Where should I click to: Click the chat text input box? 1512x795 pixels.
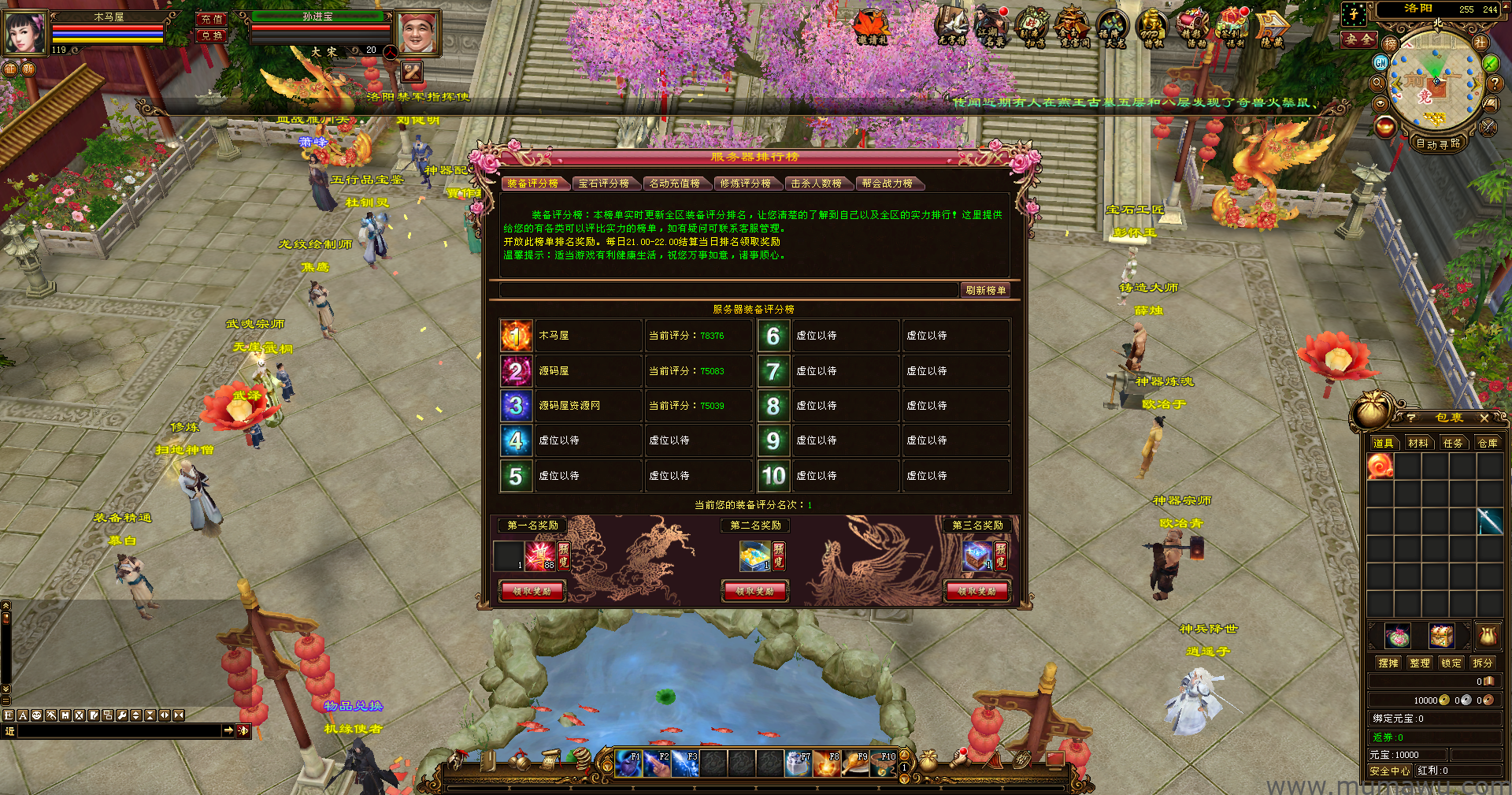pyautogui.click(x=118, y=731)
